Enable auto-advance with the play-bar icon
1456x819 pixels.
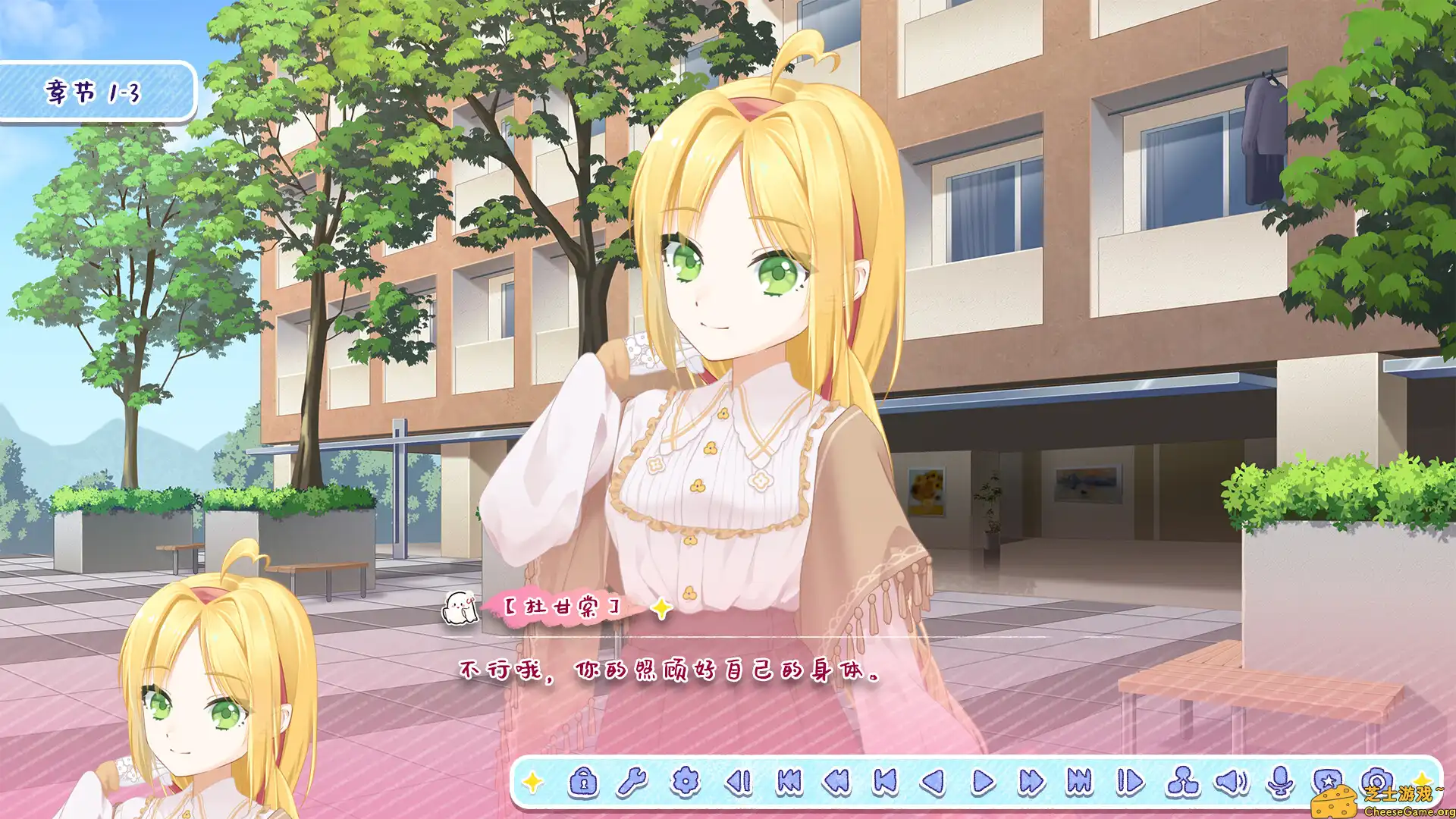click(x=1131, y=780)
